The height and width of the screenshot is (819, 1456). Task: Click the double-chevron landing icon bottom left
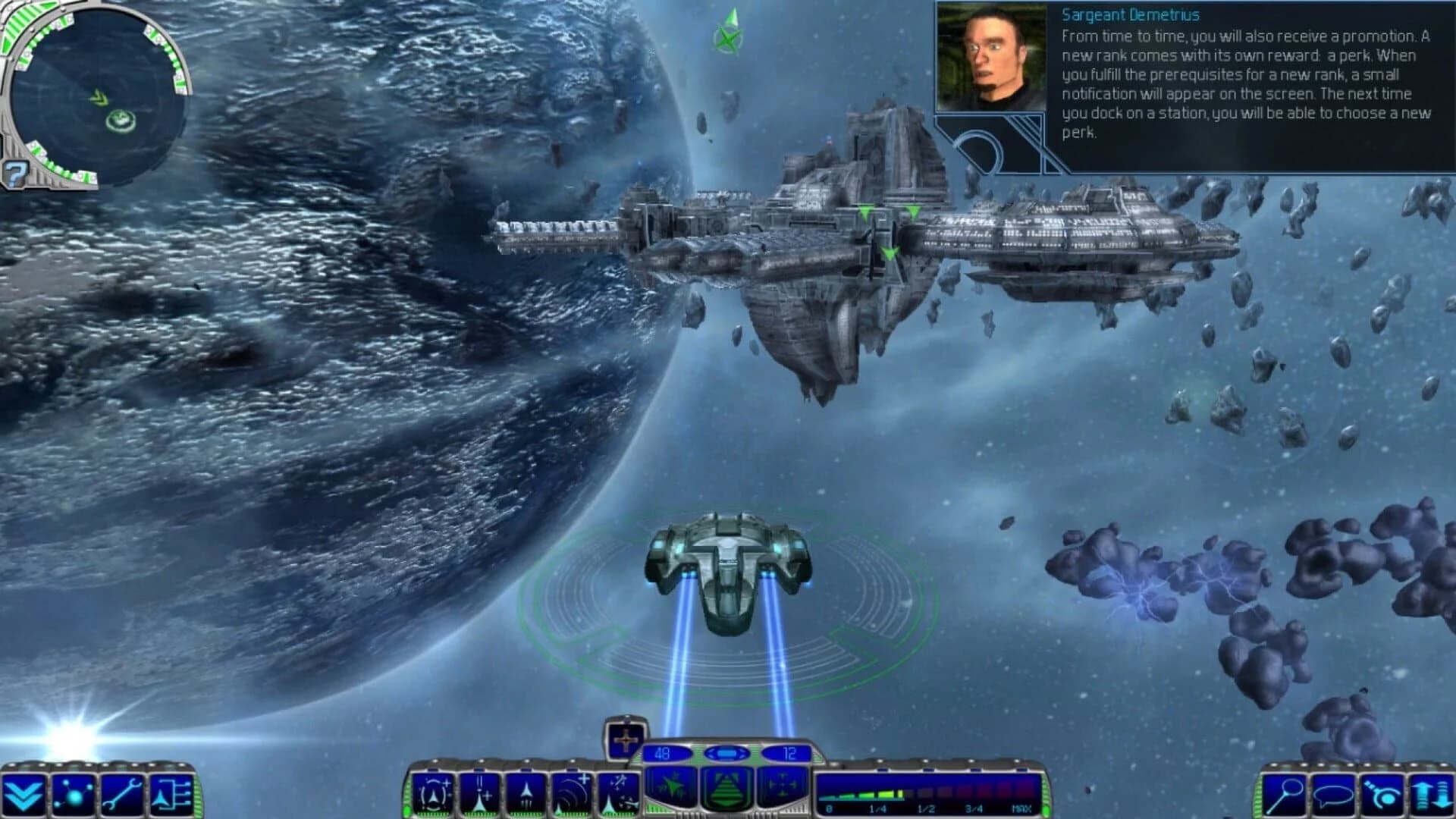(x=23, y=795)
